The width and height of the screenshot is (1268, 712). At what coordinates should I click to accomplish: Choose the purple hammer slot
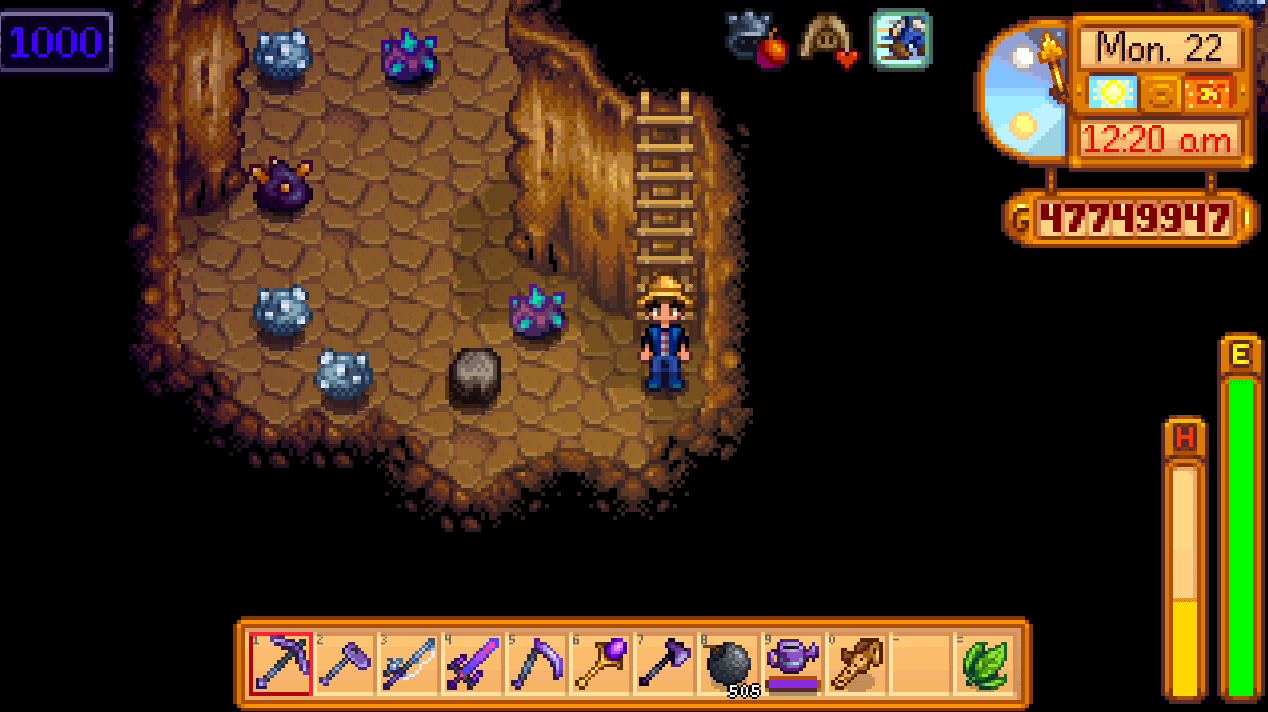[x=345, y=663]
